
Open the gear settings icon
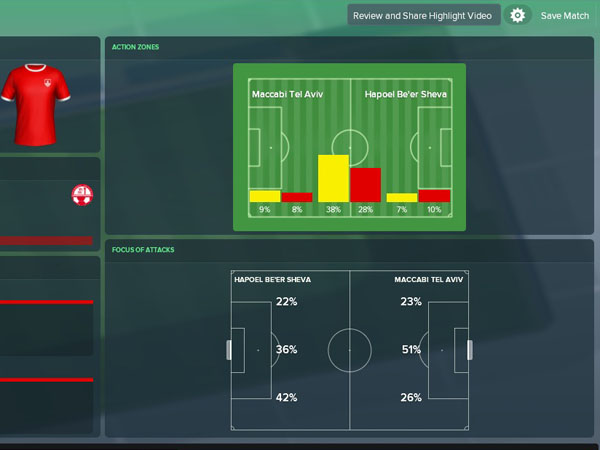(x=517, y=16)
